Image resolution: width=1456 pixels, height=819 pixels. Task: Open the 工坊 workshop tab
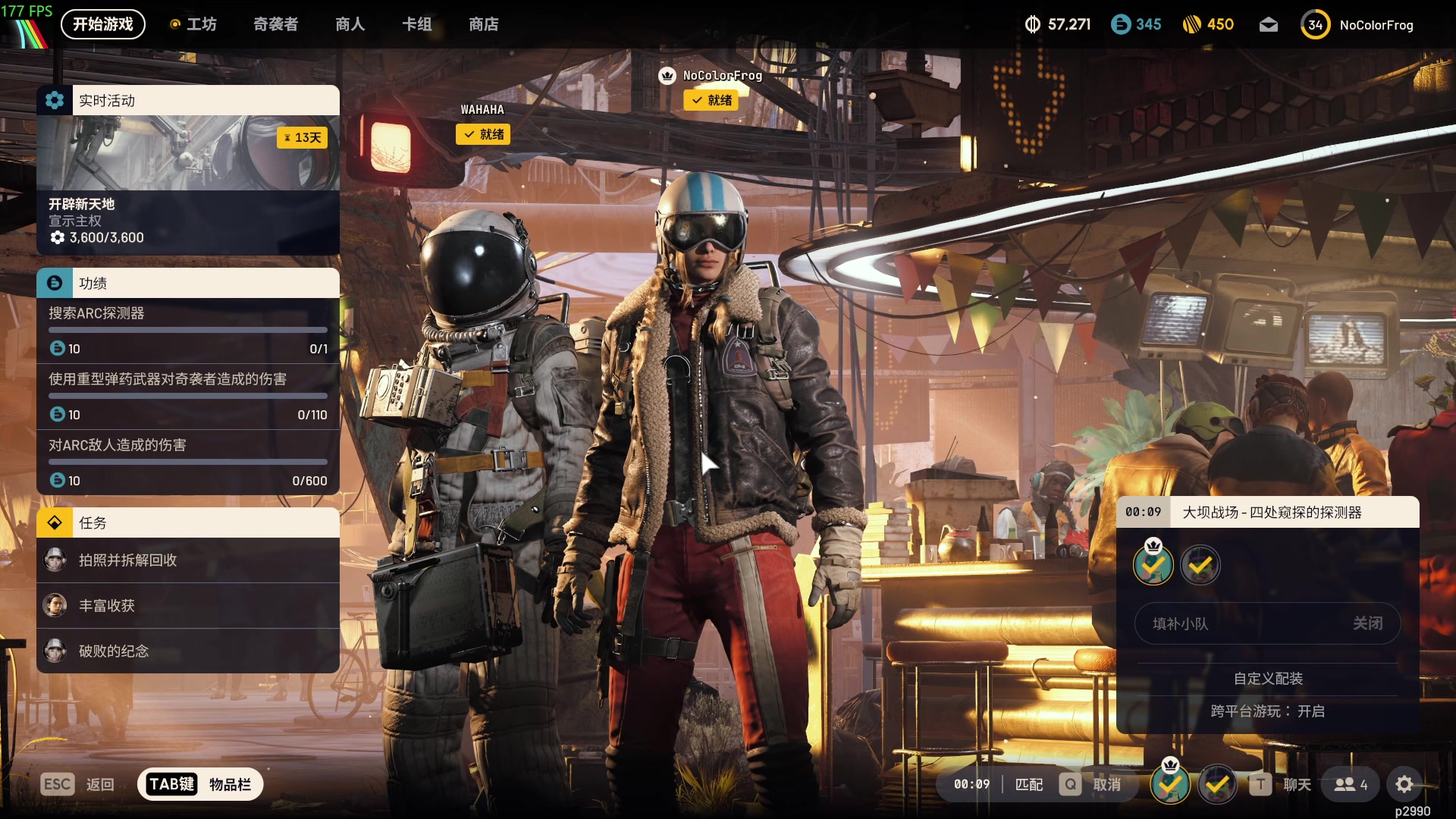click(x=194, y=24)
